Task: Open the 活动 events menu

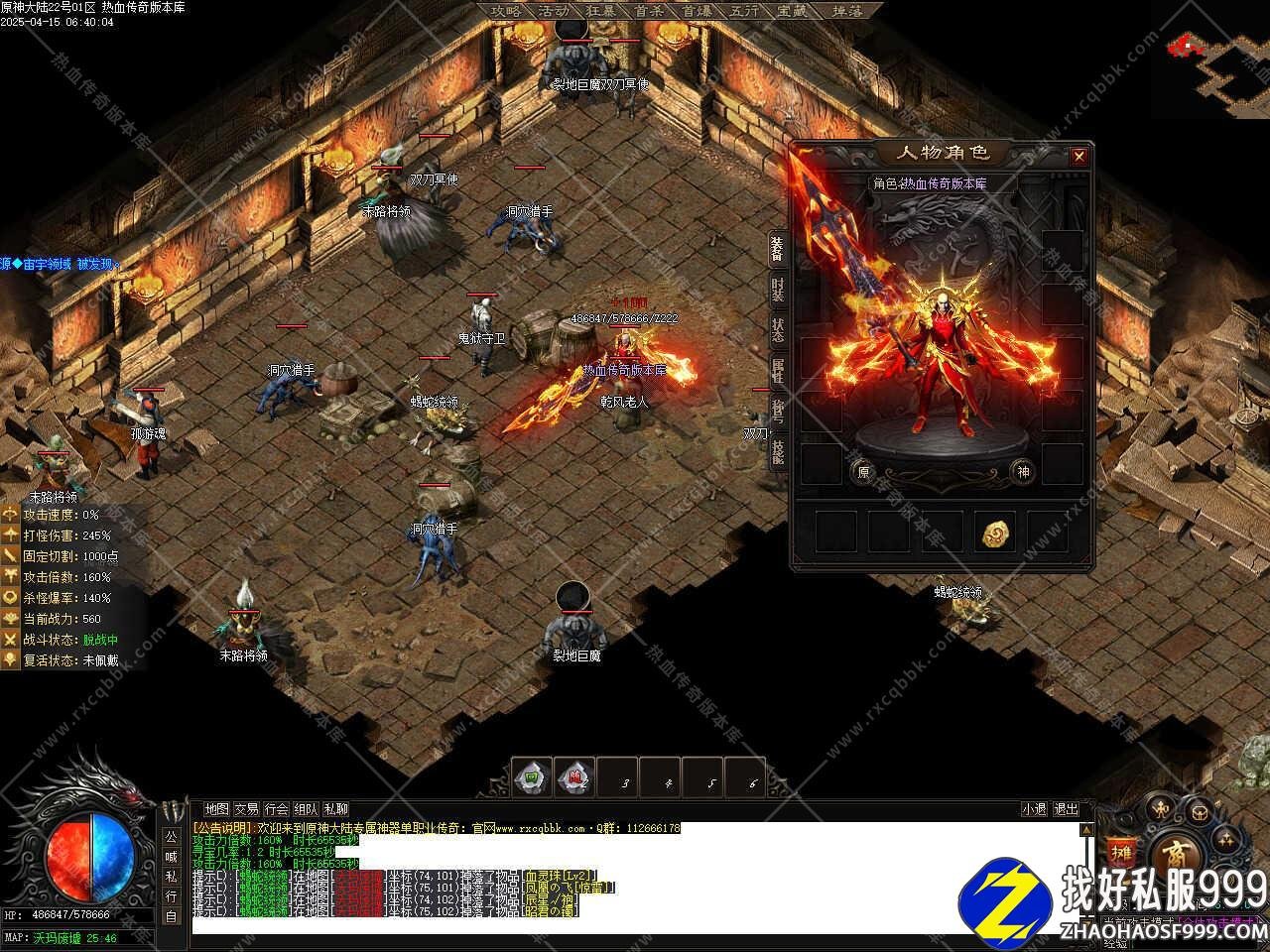Action: pyautogui.click(x=554, y=11)
